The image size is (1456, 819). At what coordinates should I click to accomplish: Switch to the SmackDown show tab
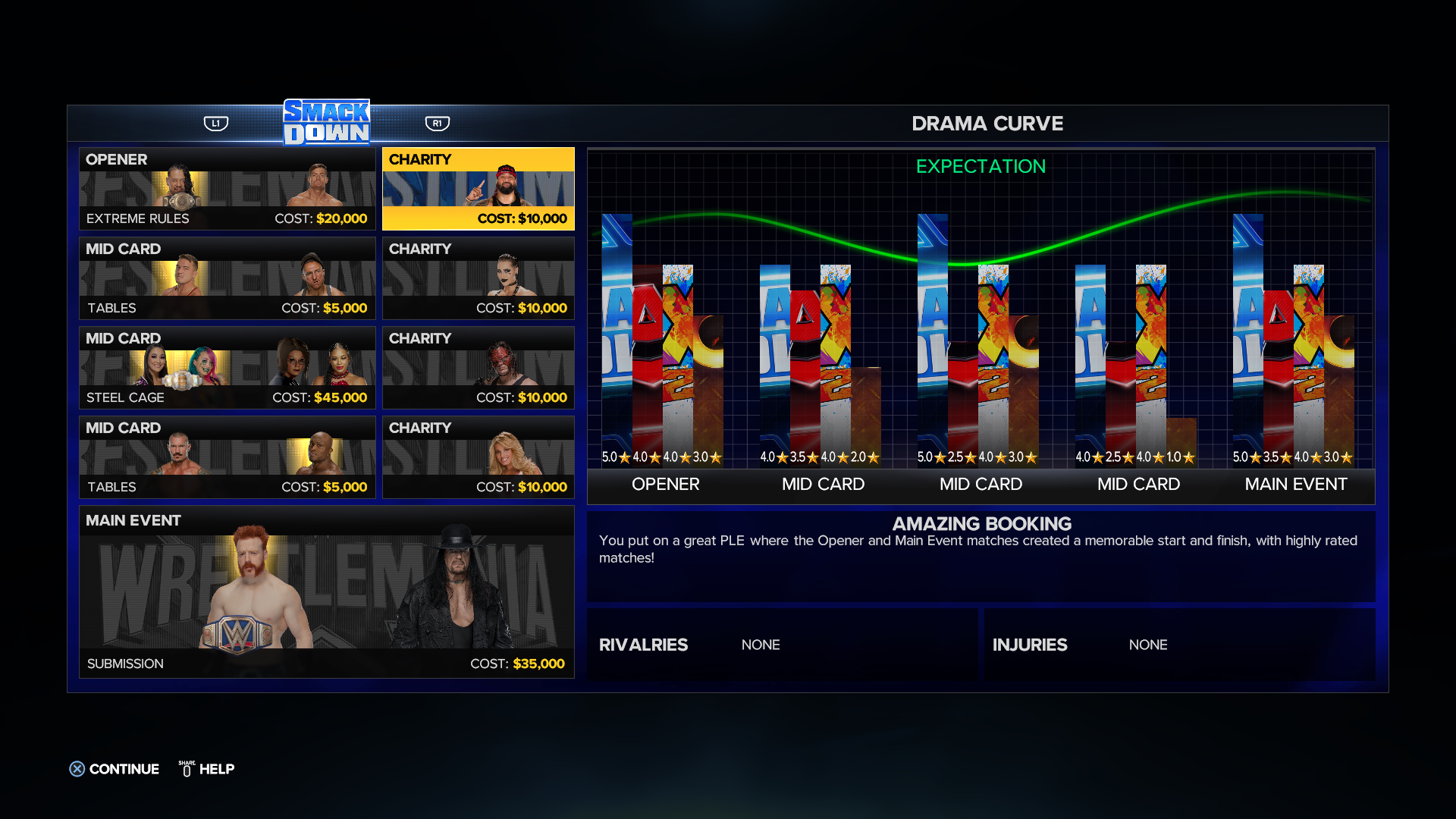(x=327, y=122)
